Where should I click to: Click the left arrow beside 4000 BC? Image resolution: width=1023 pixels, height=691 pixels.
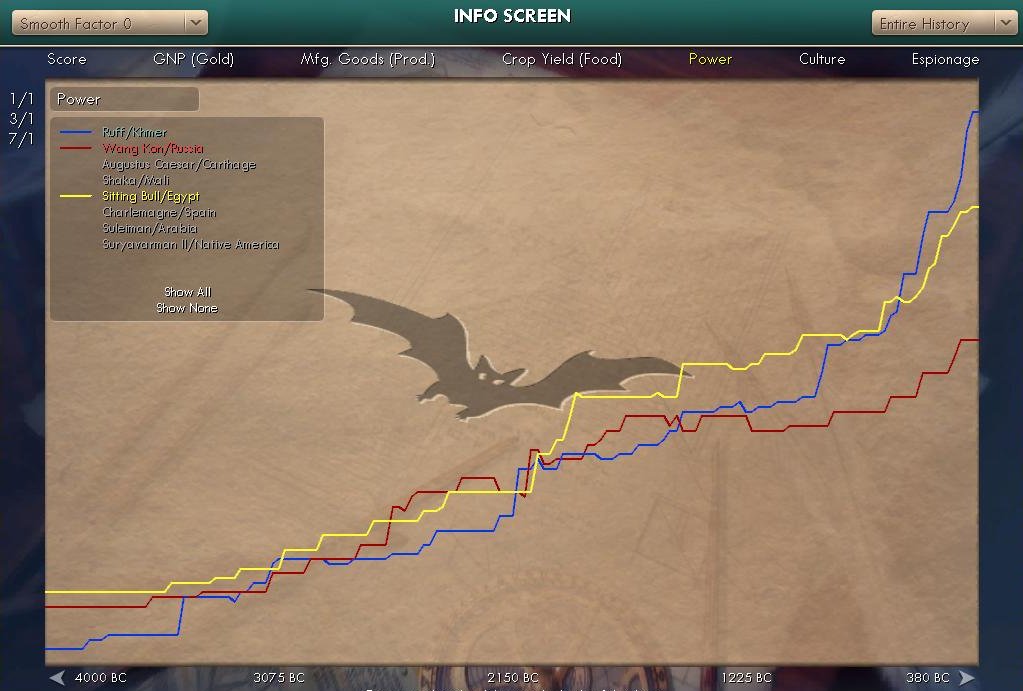click(x=57, y=678)
